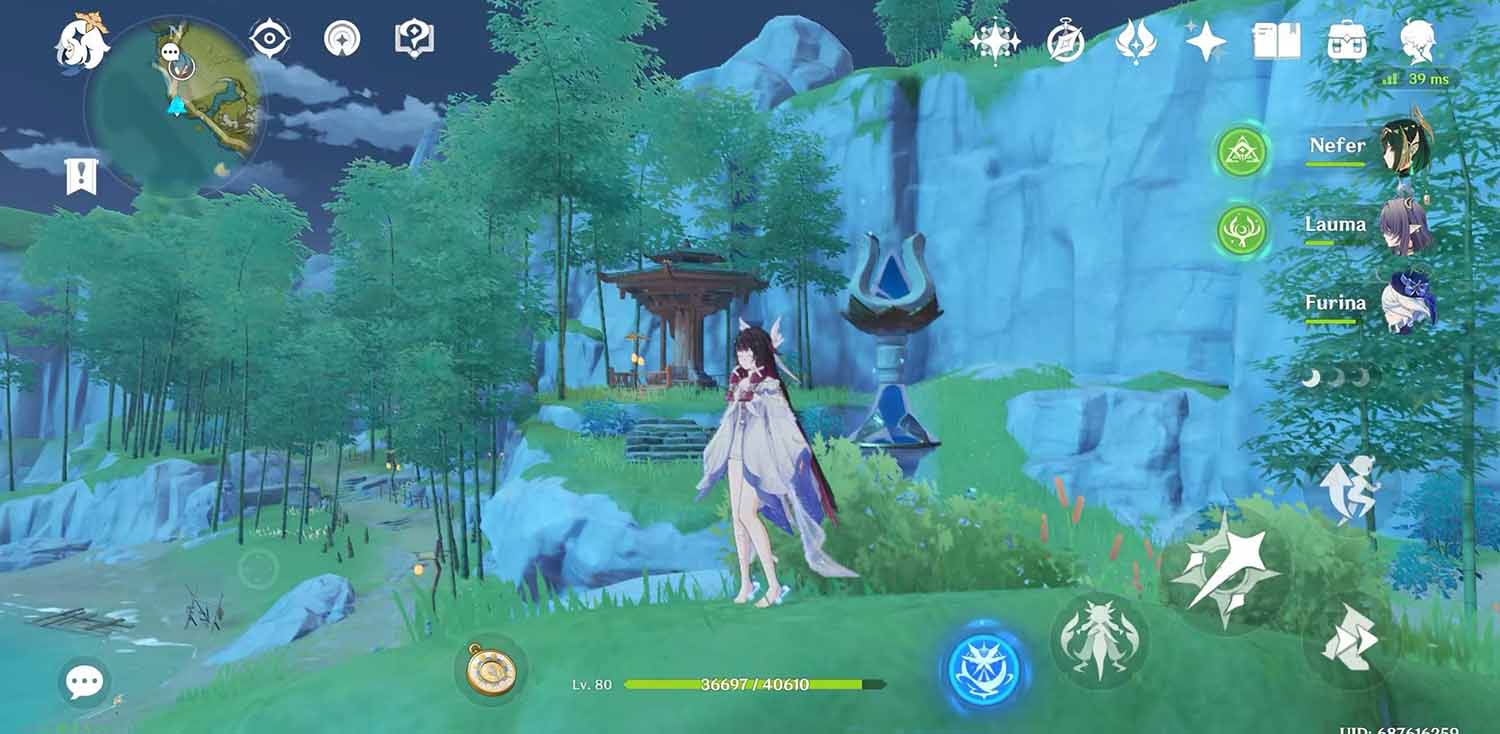
Task: Open the compass icon in the top bar
Action: point(1066,42)
